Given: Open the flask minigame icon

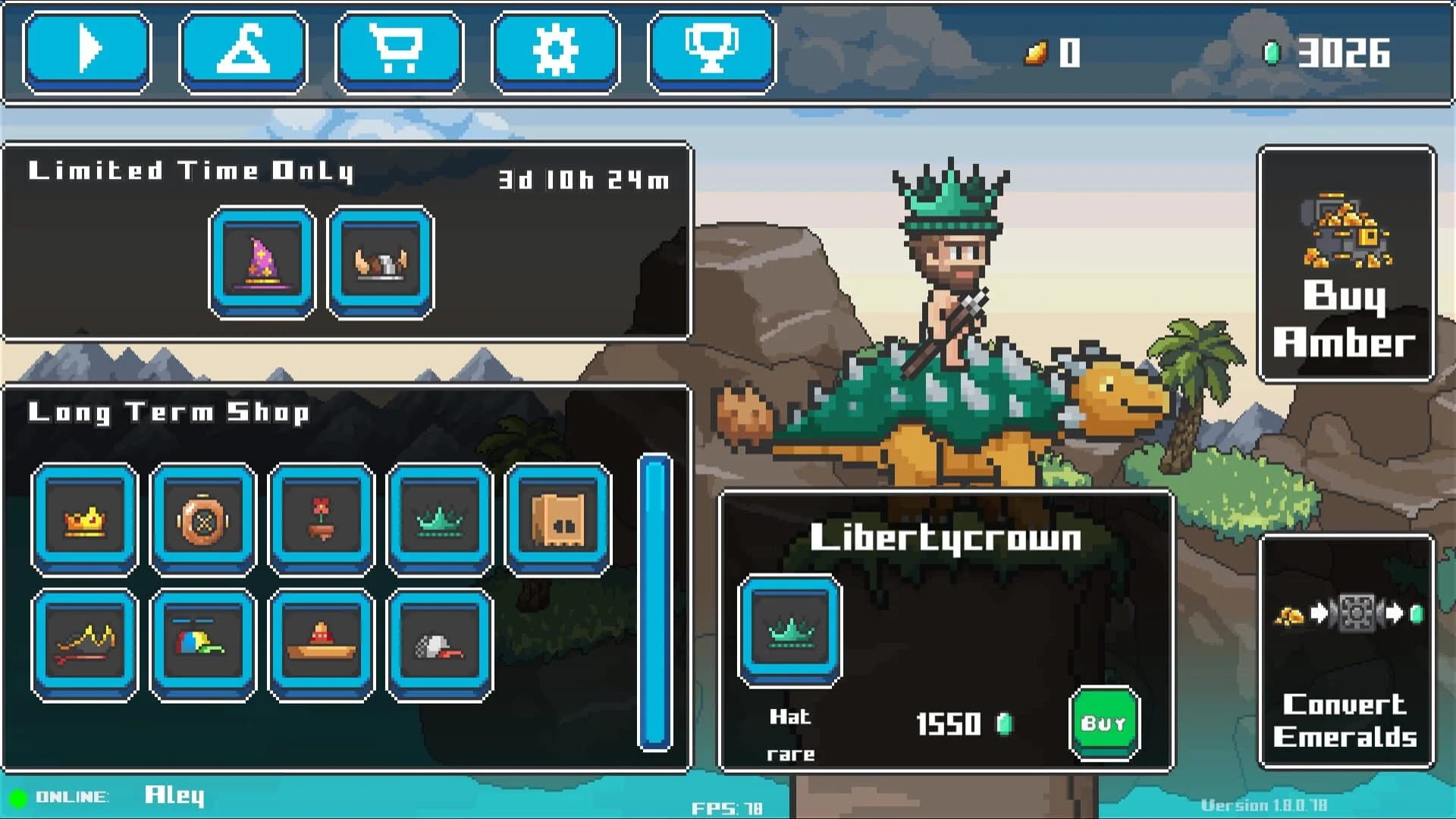Looking at the screenshot, I should click(243, 52).
